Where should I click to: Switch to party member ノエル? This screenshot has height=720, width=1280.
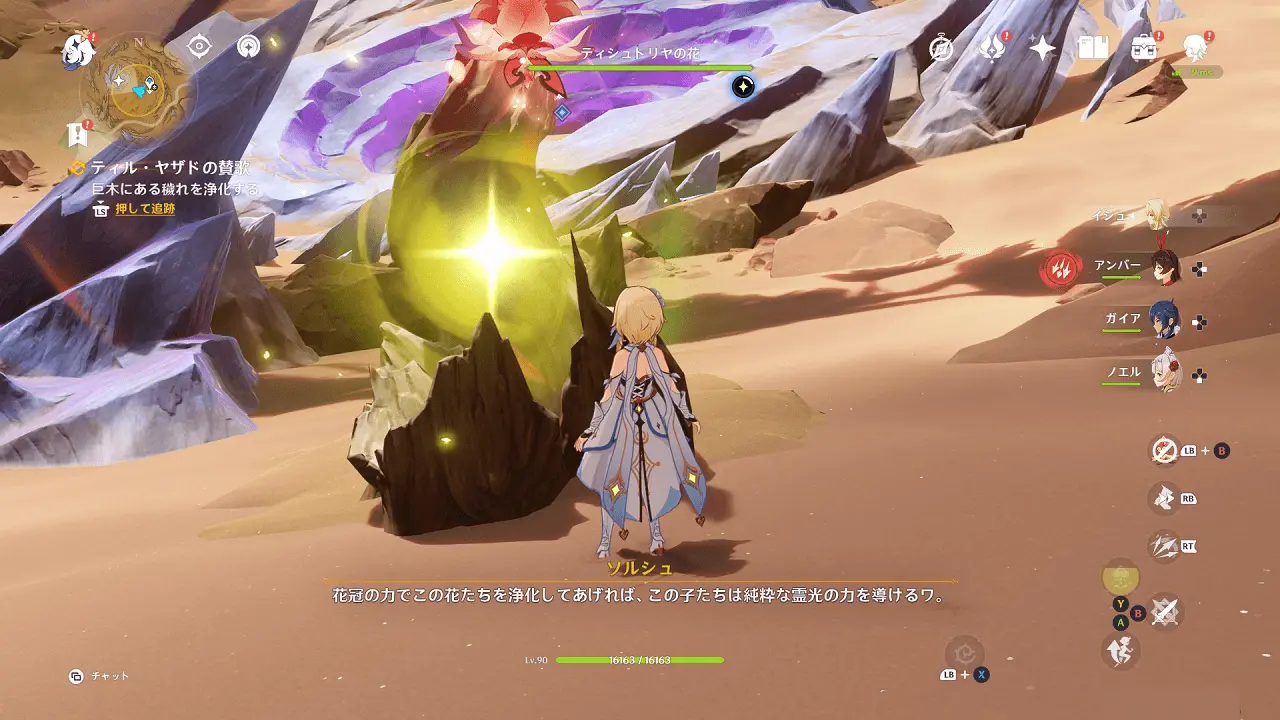(1163, 373)
